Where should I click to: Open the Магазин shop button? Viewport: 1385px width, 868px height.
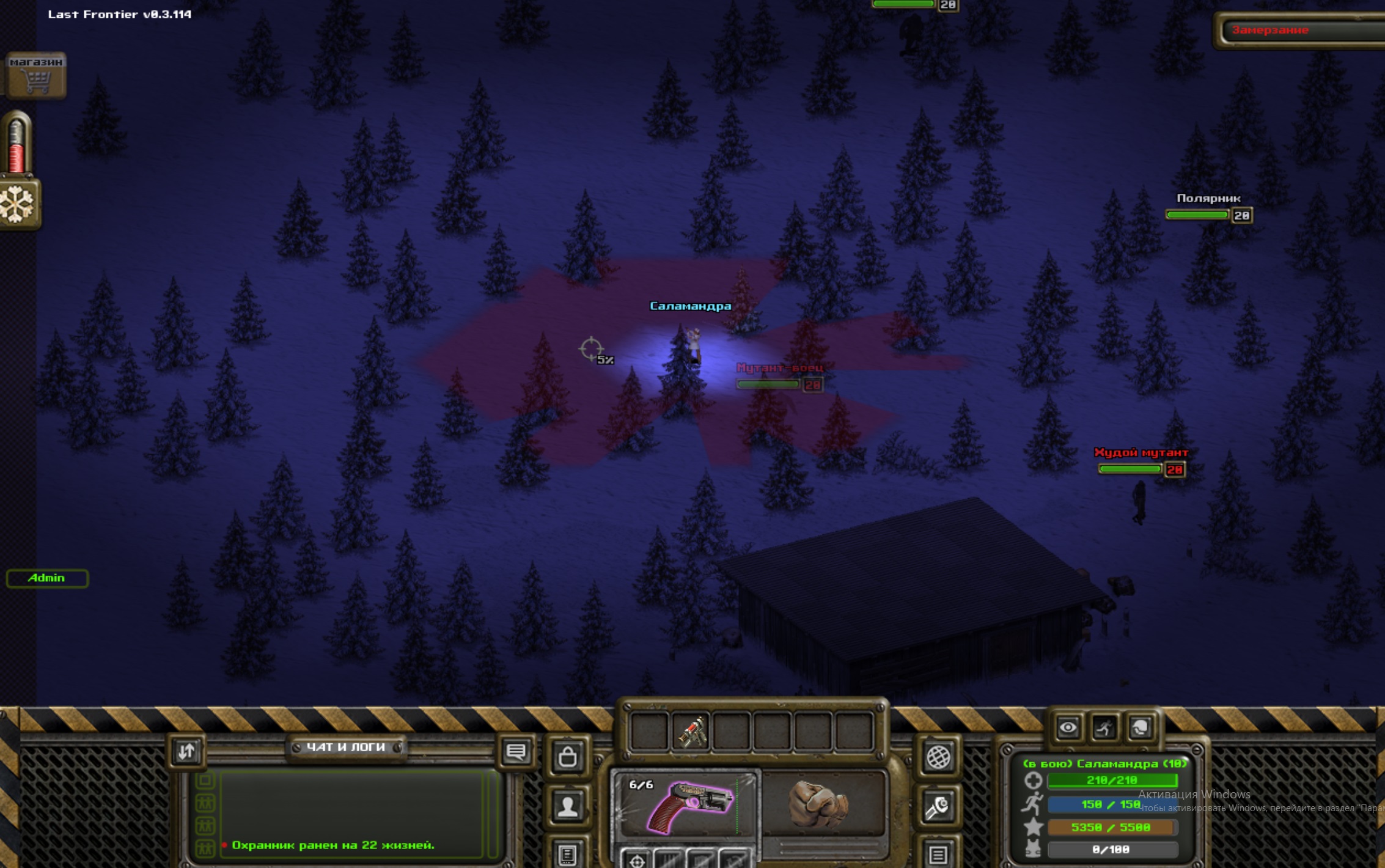[36, 75]
